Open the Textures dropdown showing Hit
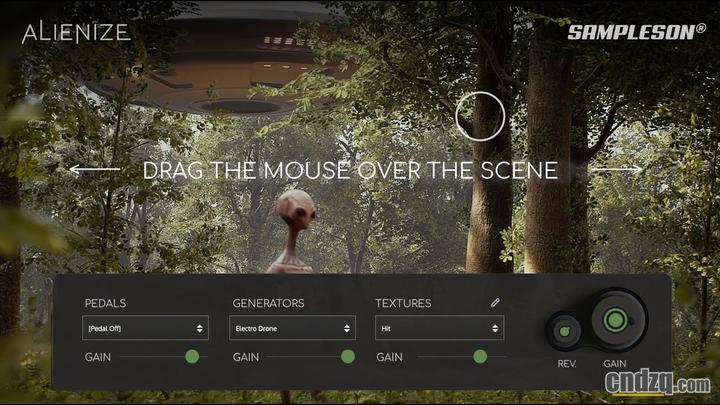The width and height of the screenshot is (720, 405). 439,328
